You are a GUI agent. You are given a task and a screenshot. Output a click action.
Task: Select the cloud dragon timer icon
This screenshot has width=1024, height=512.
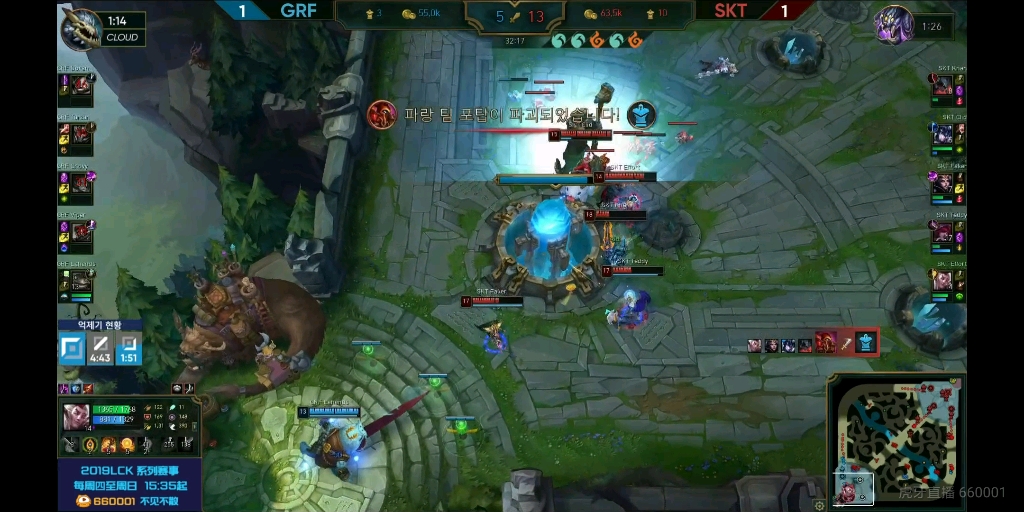(x=81, y=28)
